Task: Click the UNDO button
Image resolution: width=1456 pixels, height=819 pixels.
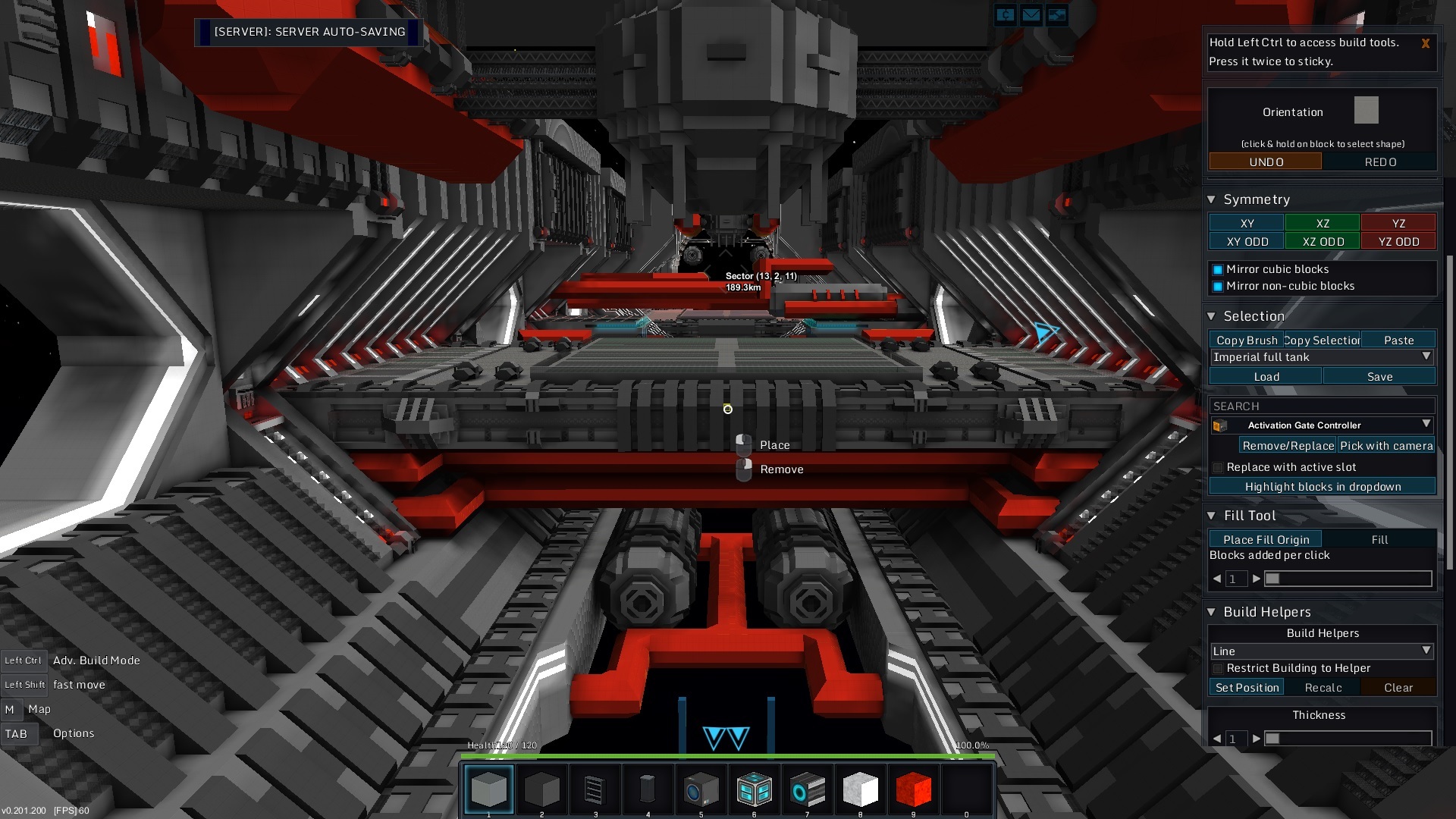Action: tap(1265, 162)
